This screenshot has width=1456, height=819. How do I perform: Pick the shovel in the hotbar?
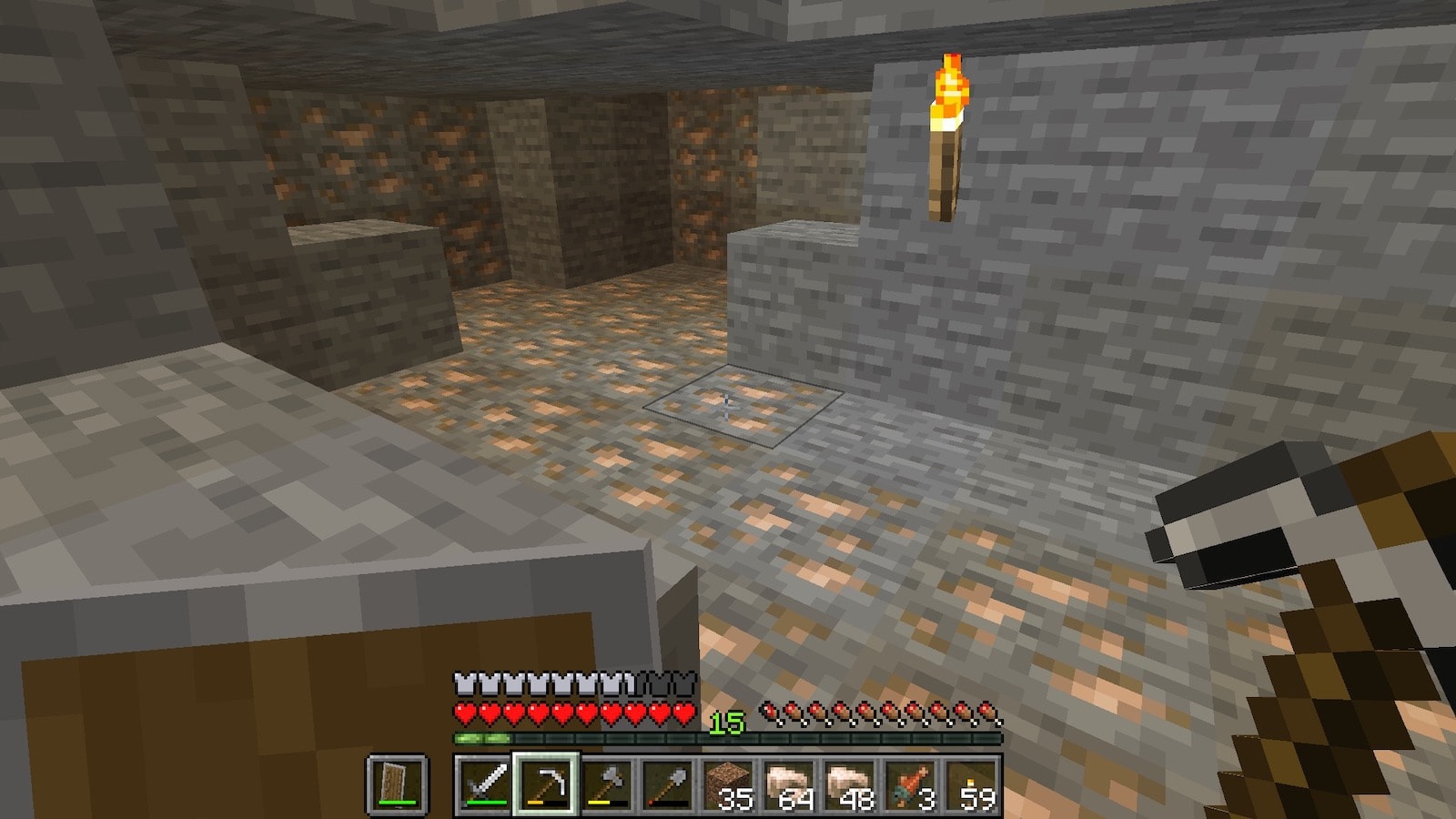(667, 784)
